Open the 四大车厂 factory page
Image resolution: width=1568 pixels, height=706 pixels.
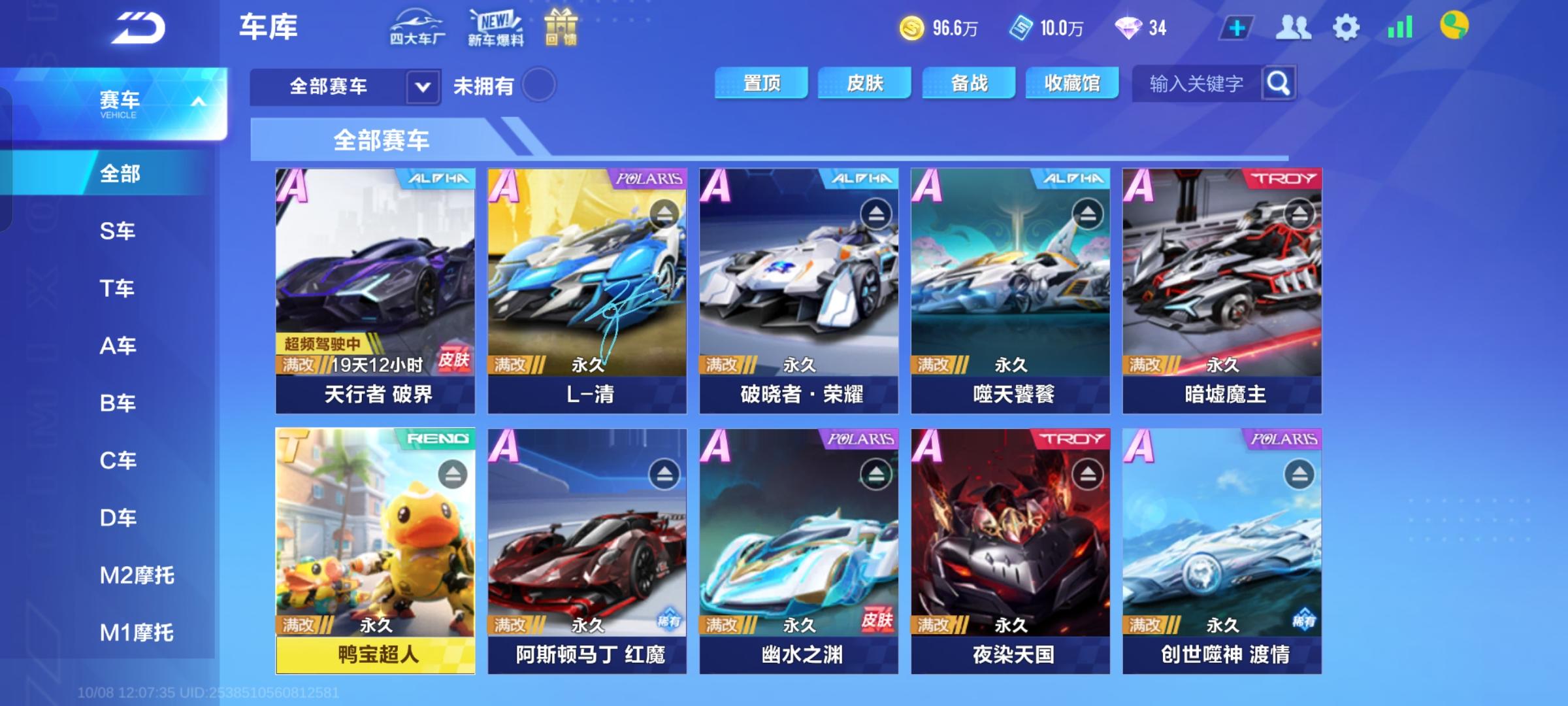[x=417, y=27]
